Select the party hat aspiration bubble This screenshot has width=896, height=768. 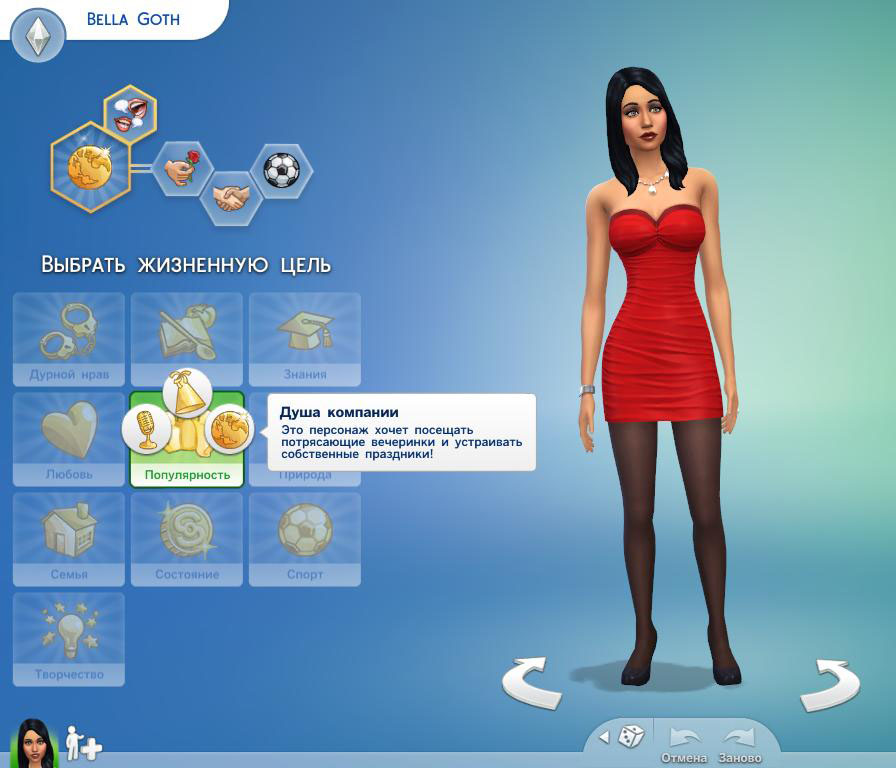(186, 393)
